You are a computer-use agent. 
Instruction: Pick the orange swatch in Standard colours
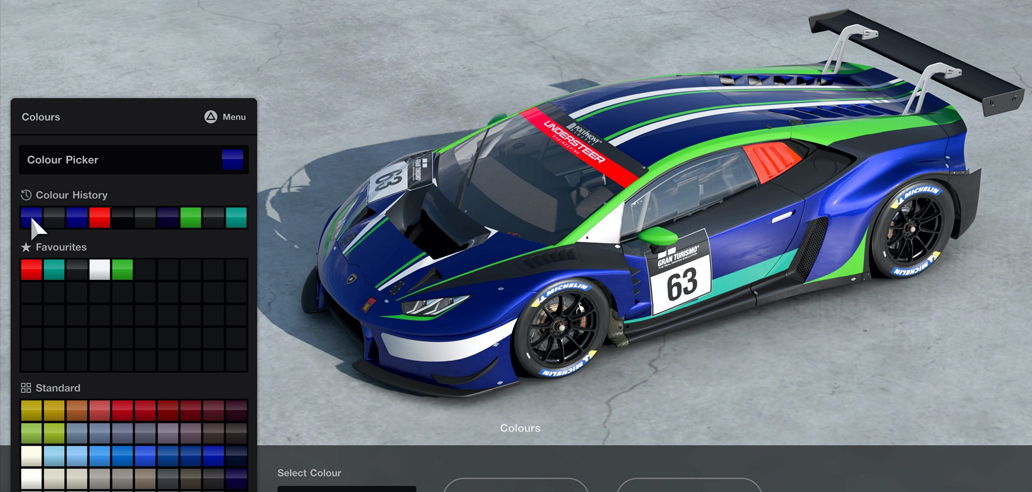[x=77, y=411]
